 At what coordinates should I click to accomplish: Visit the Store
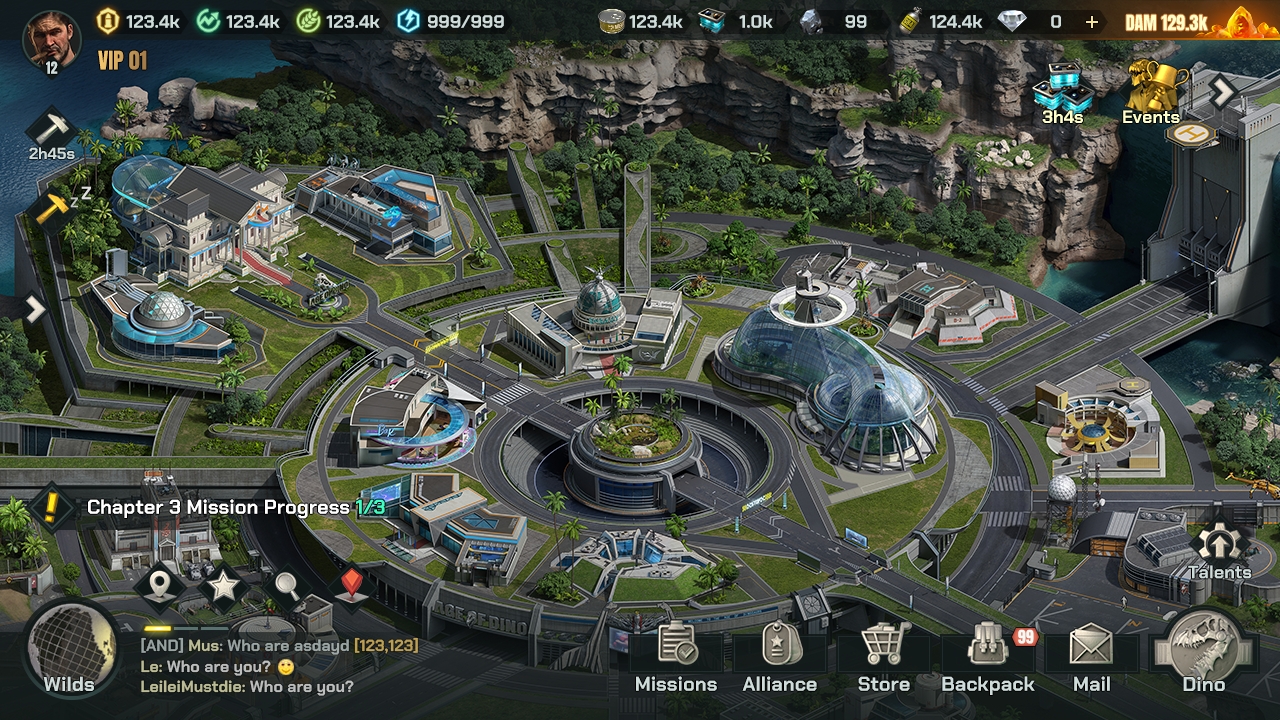coord(884,657)
